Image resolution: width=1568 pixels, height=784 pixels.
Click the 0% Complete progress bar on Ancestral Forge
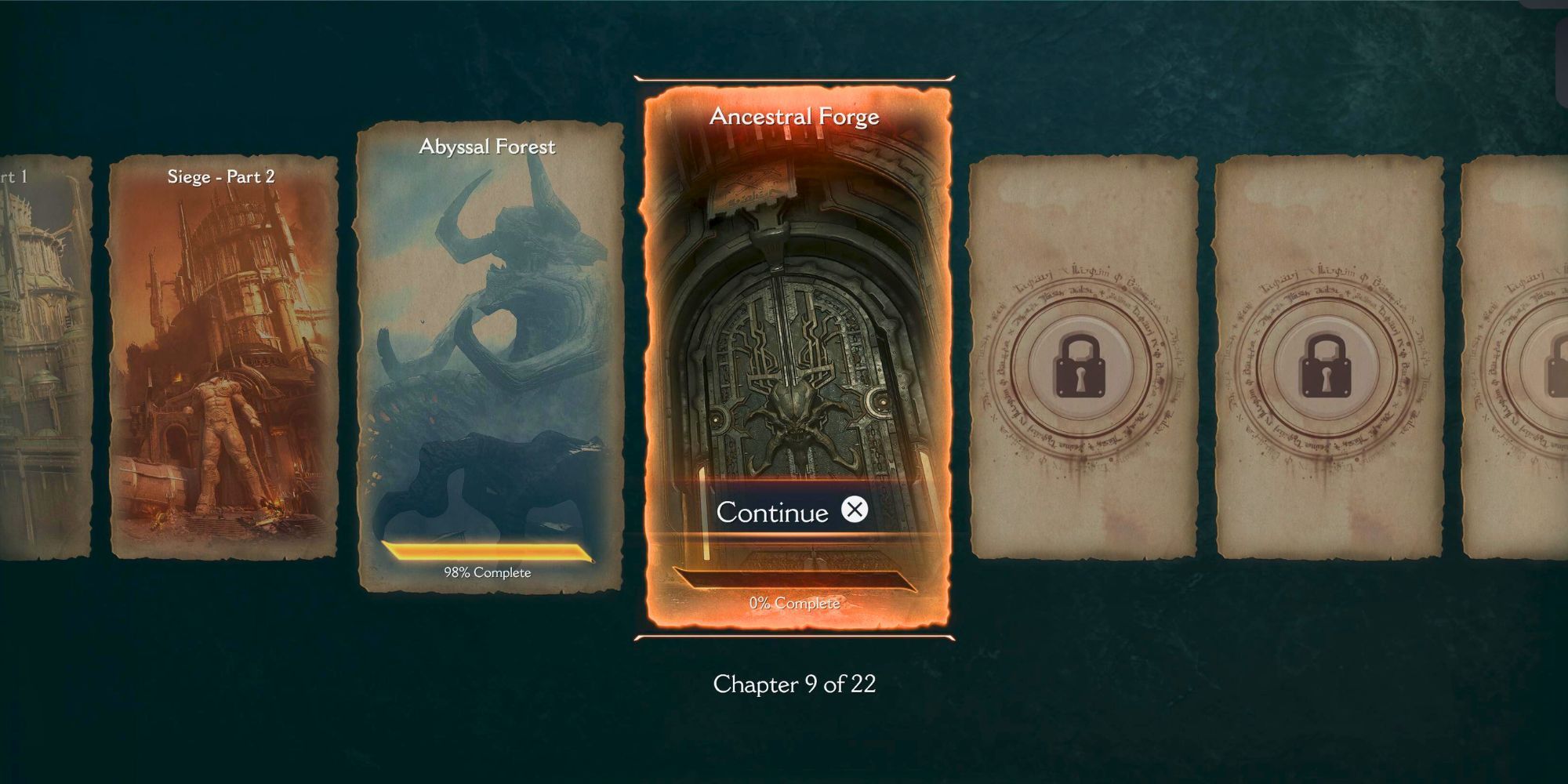pyautogui.click(x=800, y=578)
